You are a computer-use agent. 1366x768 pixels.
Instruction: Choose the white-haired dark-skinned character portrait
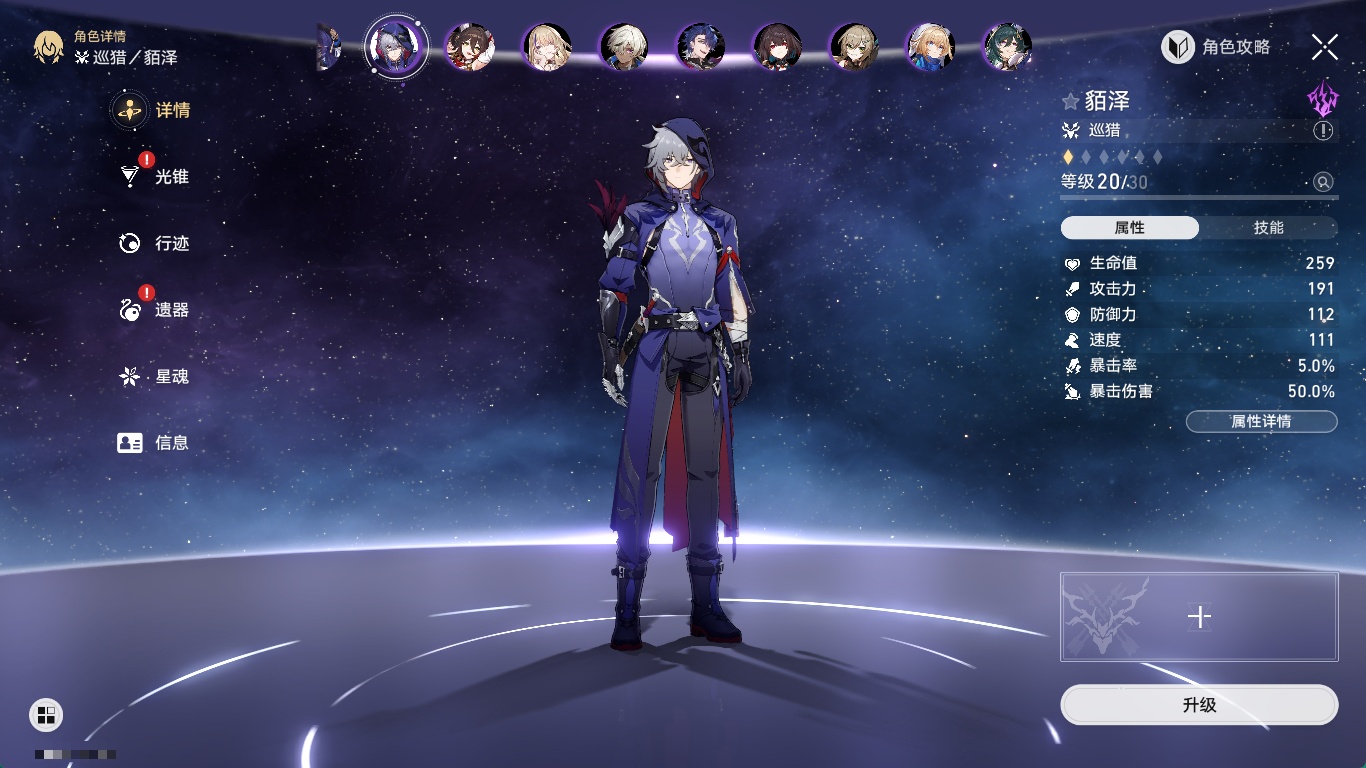click(x=624, y=47)
